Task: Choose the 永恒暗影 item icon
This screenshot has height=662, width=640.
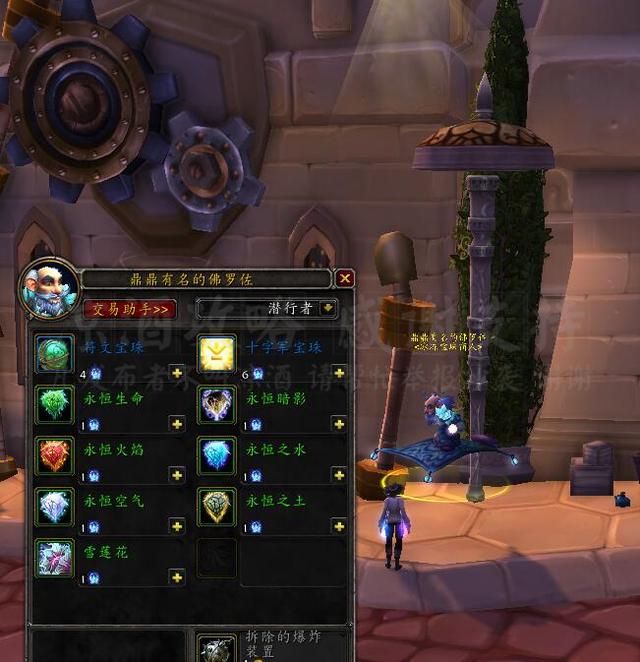Action: pos(217,404)
